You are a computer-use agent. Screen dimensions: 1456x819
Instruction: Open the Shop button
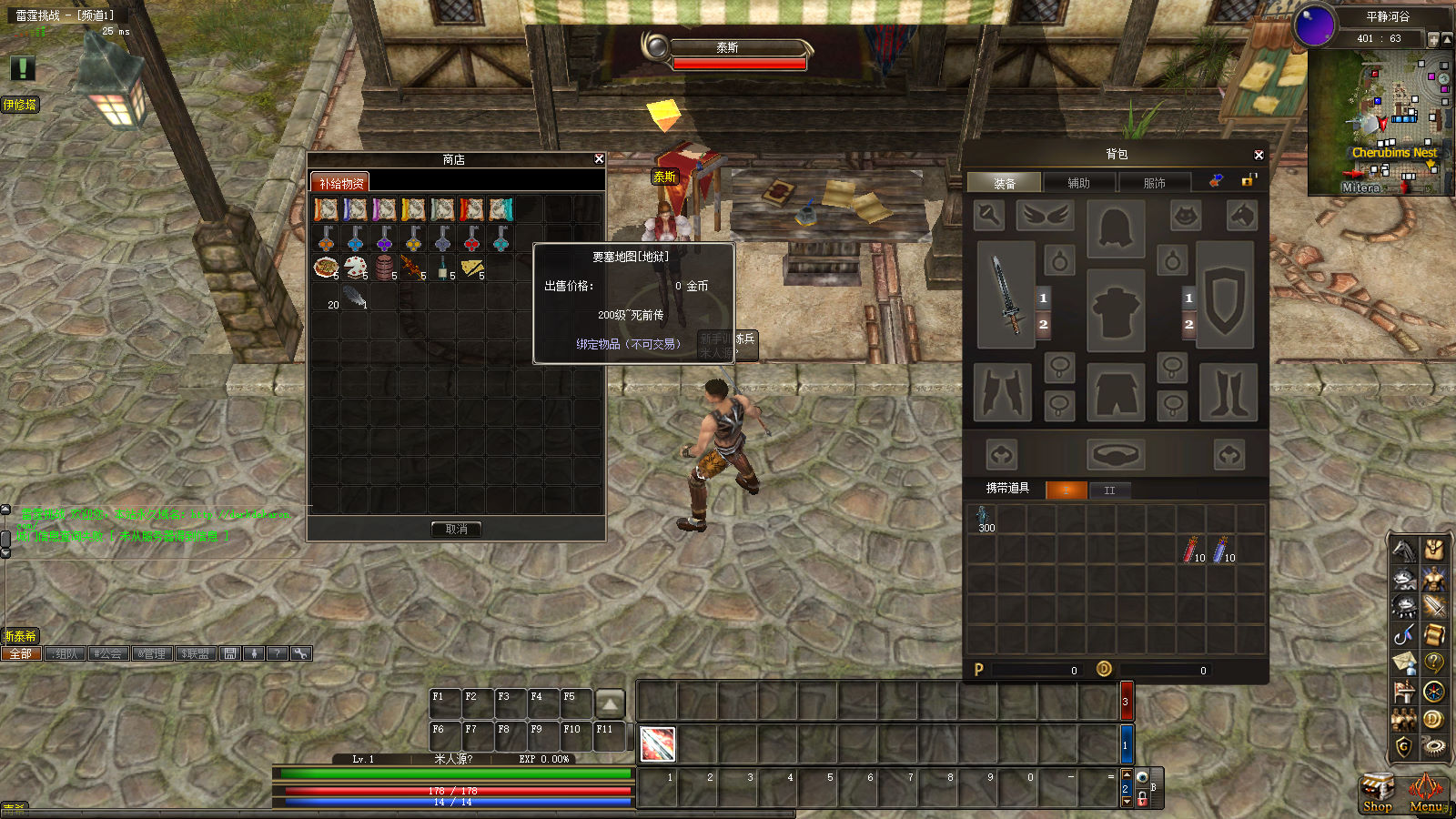(1377, 793)
